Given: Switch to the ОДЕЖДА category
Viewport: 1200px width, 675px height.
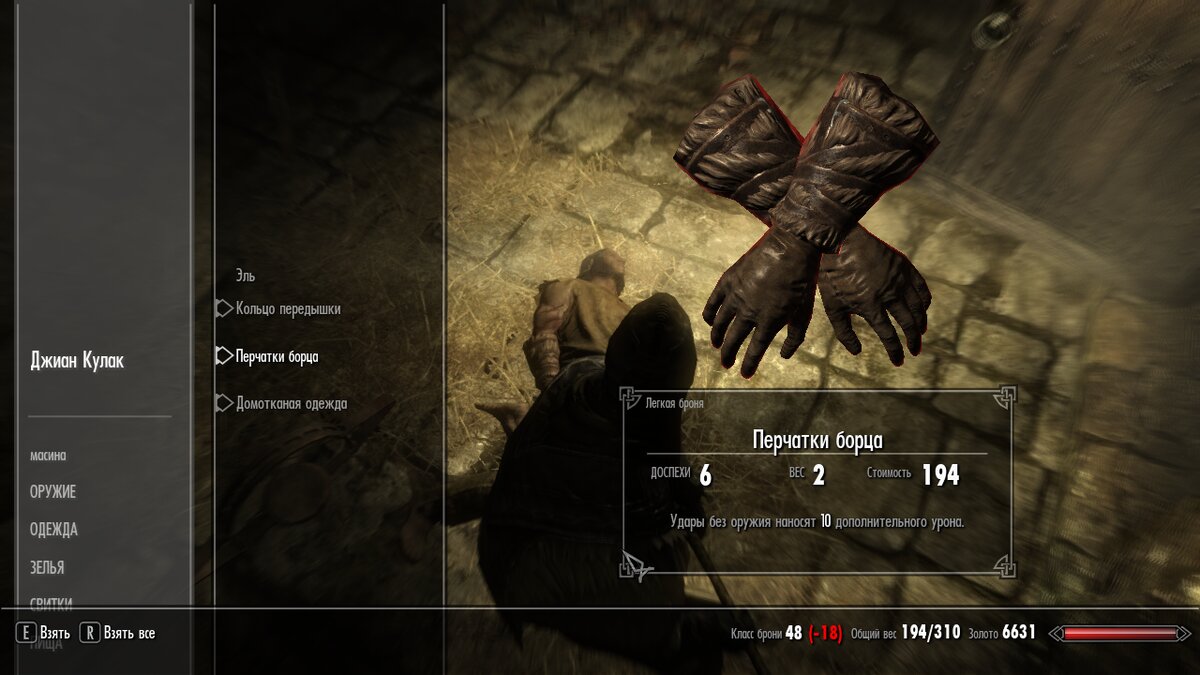Looking at the screenshot, I should point(54,530).
